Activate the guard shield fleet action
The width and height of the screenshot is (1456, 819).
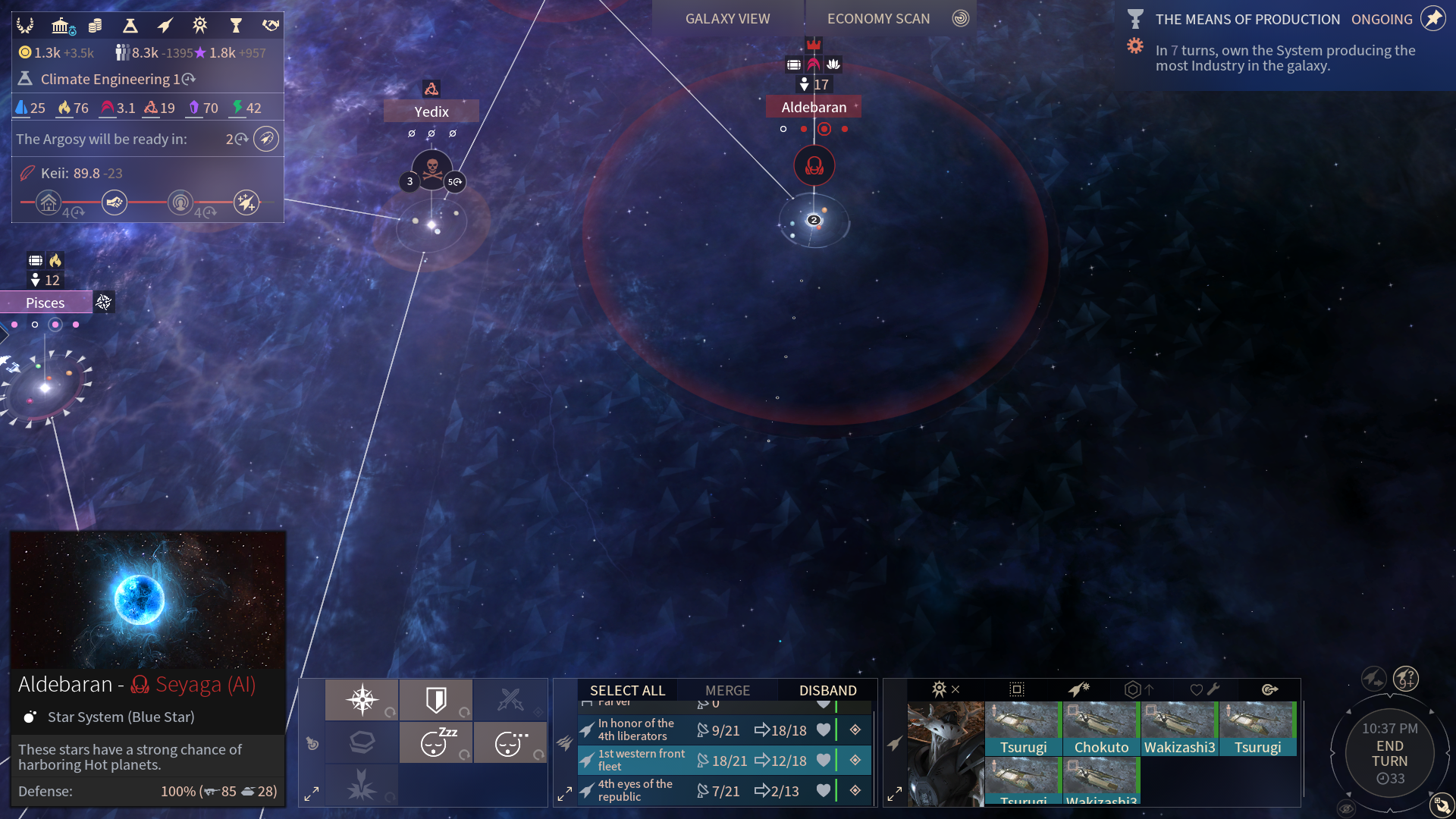pyautogui.click(x=436, y=699)
